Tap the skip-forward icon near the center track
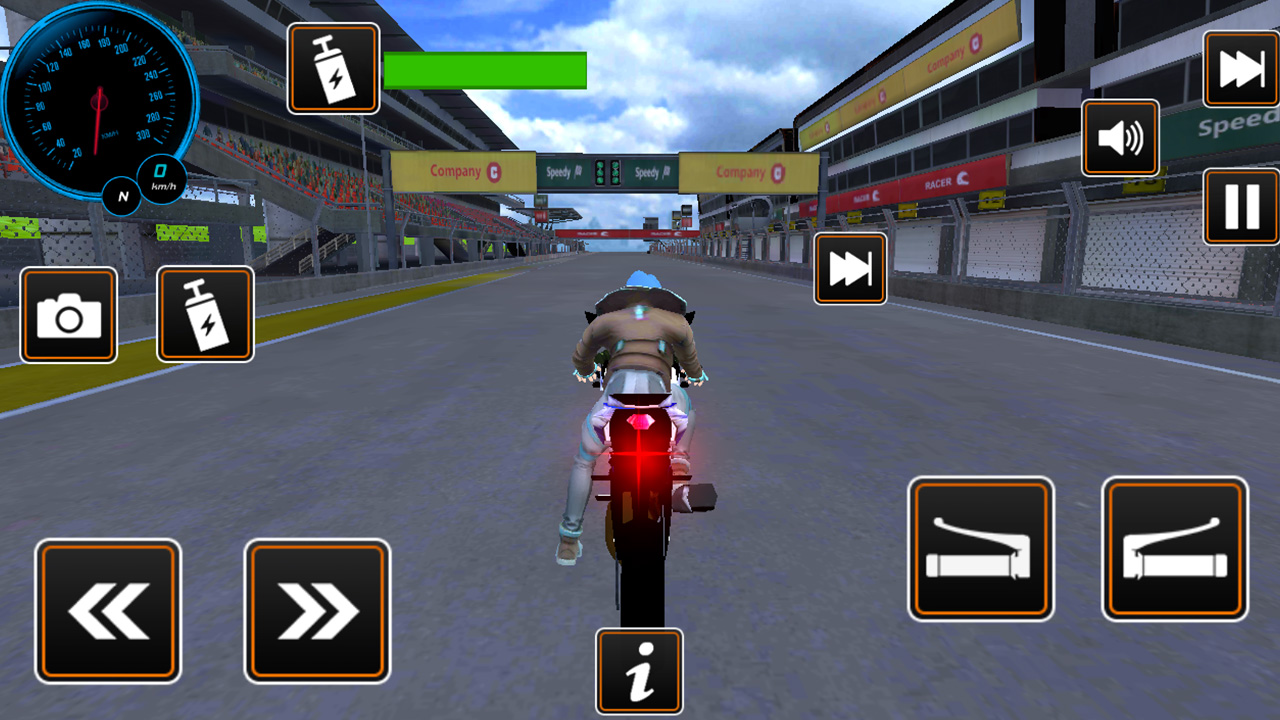Image resolution: width=1280 pixels, height=720 pixels. pos(848,268)
